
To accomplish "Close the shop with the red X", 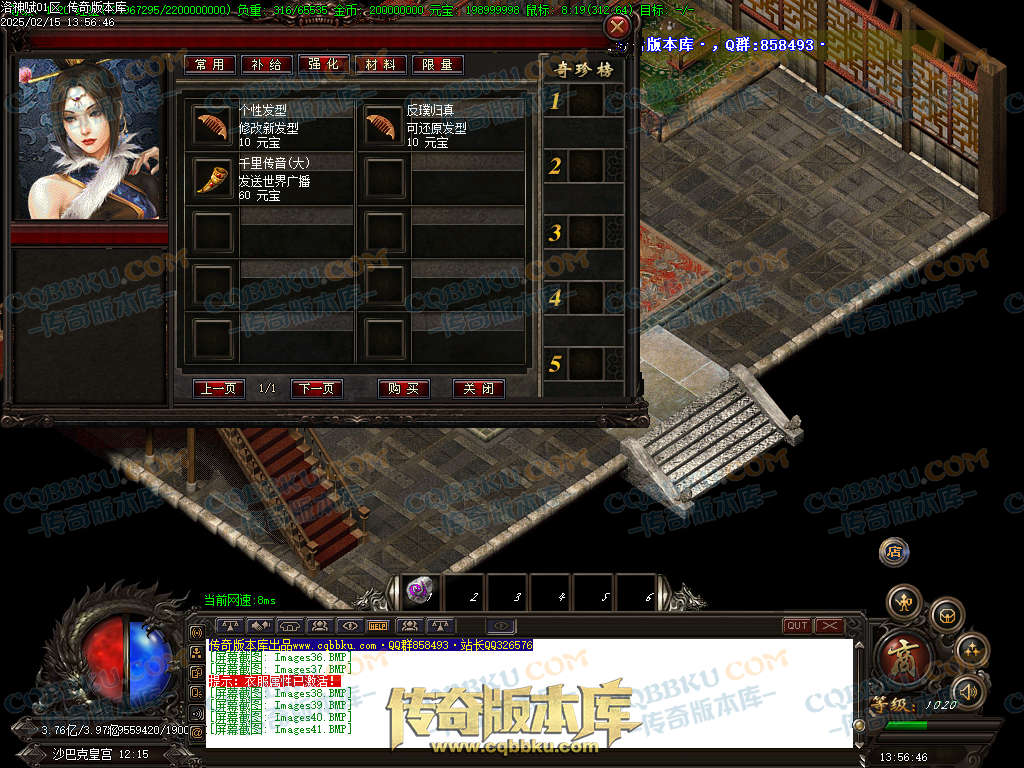I will click(x=619, y=27).
